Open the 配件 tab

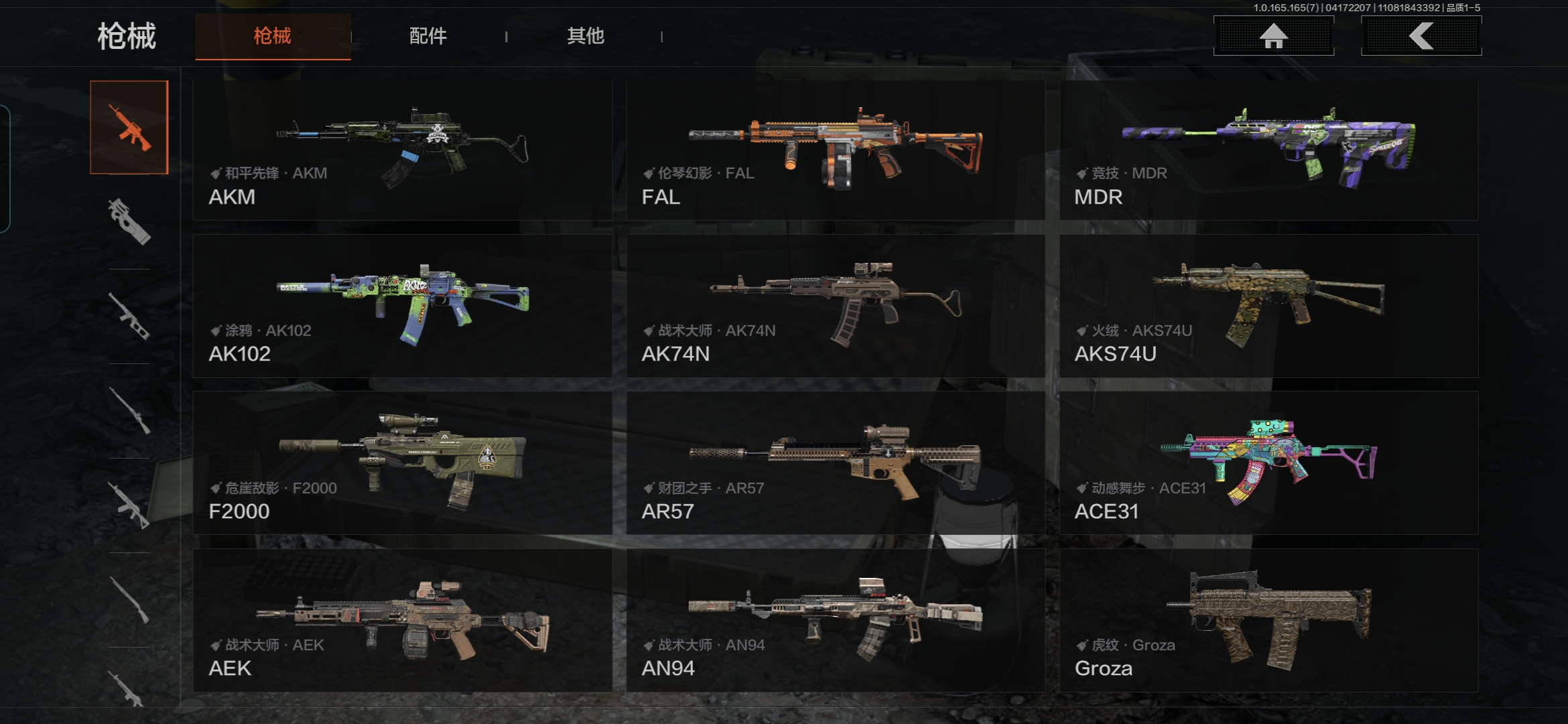coord(428,36)
